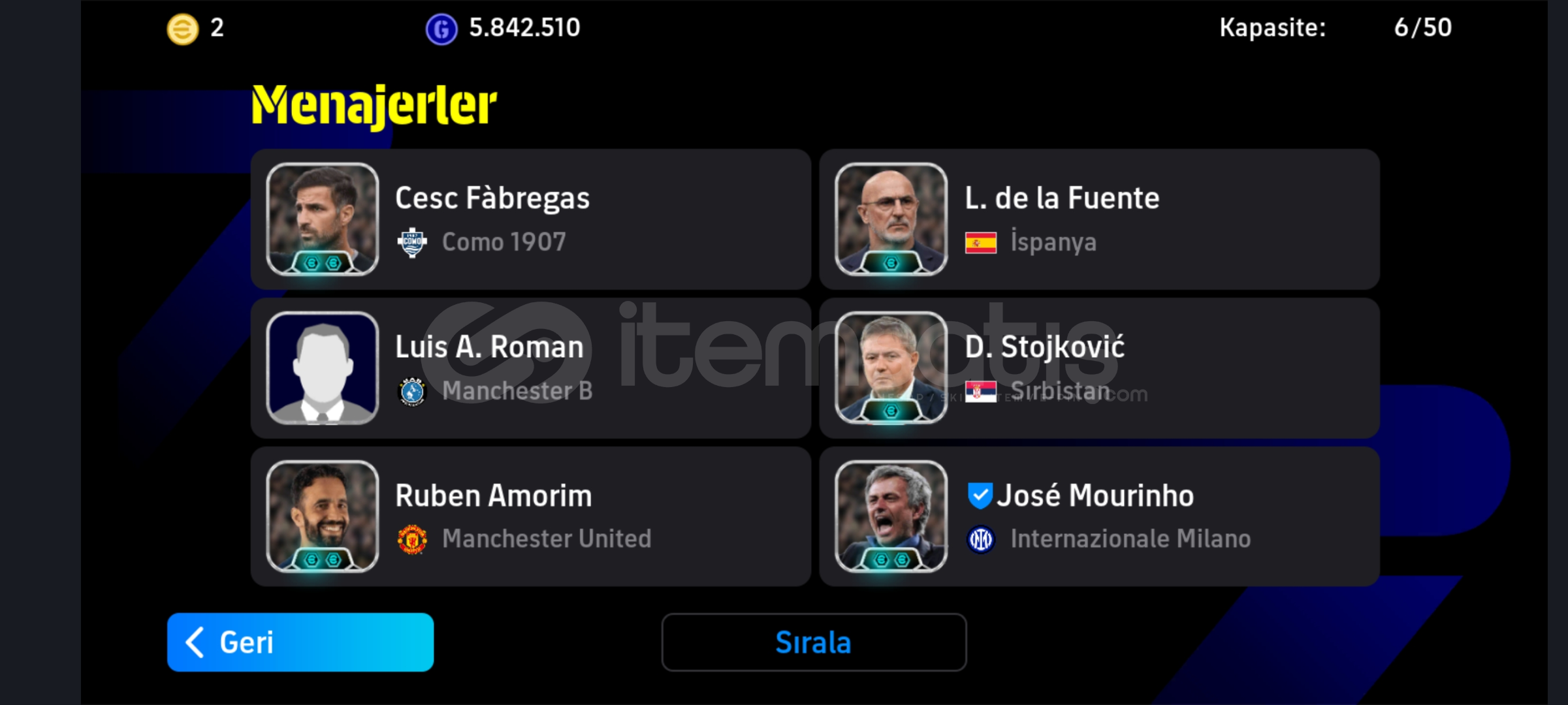Click the GP balance showing 5.842.510
The width and height of the screenshot is (1568, 705).
tap(524, 27)
